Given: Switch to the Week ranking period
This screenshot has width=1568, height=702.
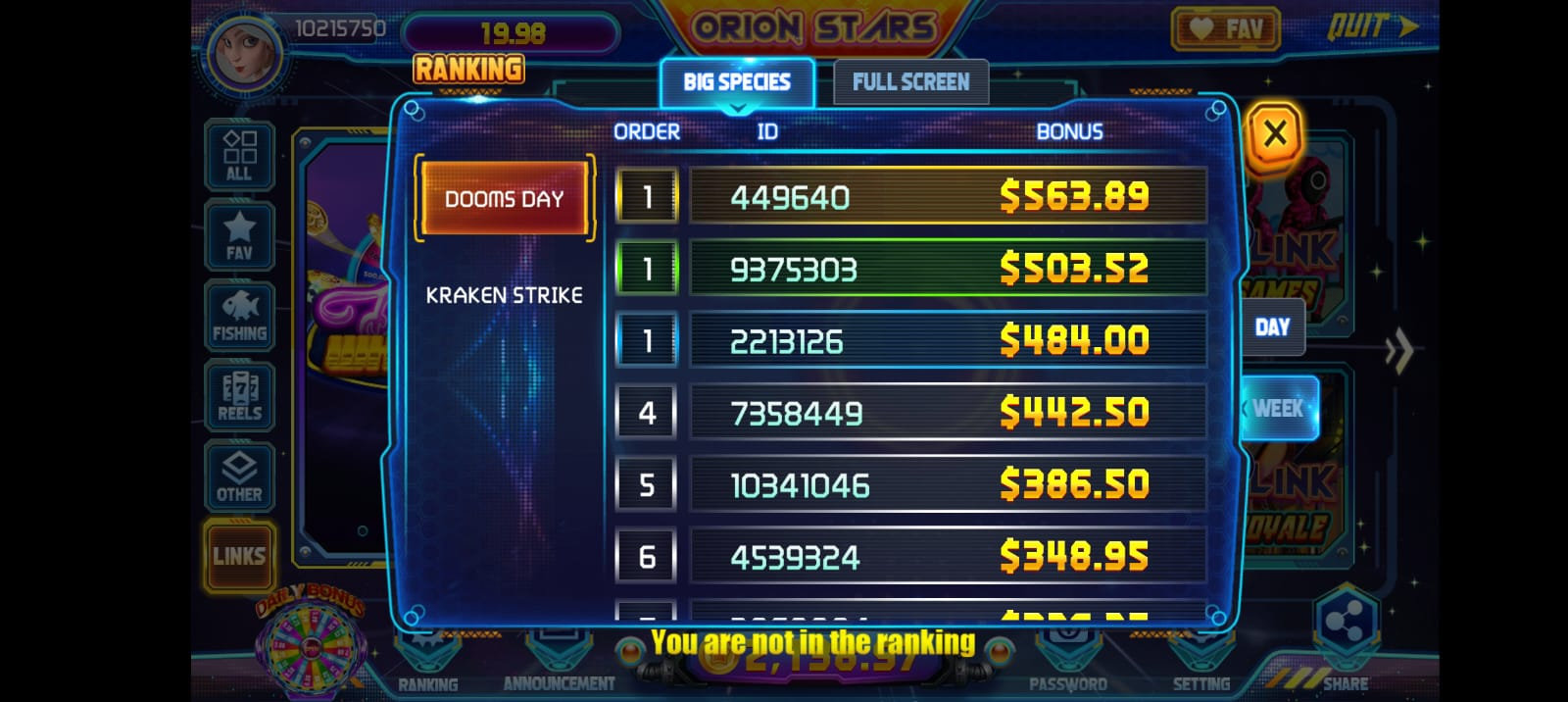Looking at the screenshot, I should [x=1278, y=408].
